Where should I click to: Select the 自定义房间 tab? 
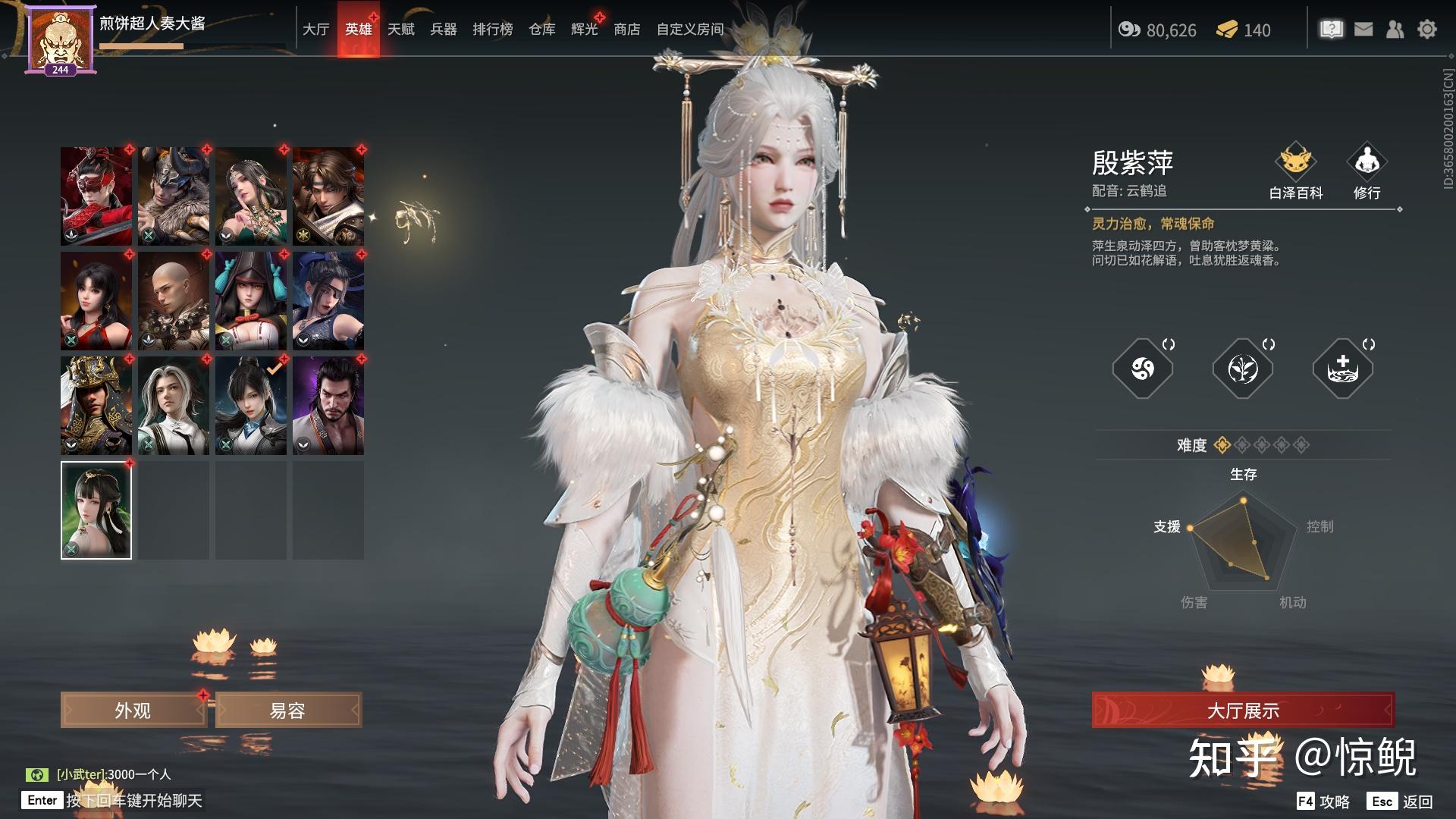690,30
